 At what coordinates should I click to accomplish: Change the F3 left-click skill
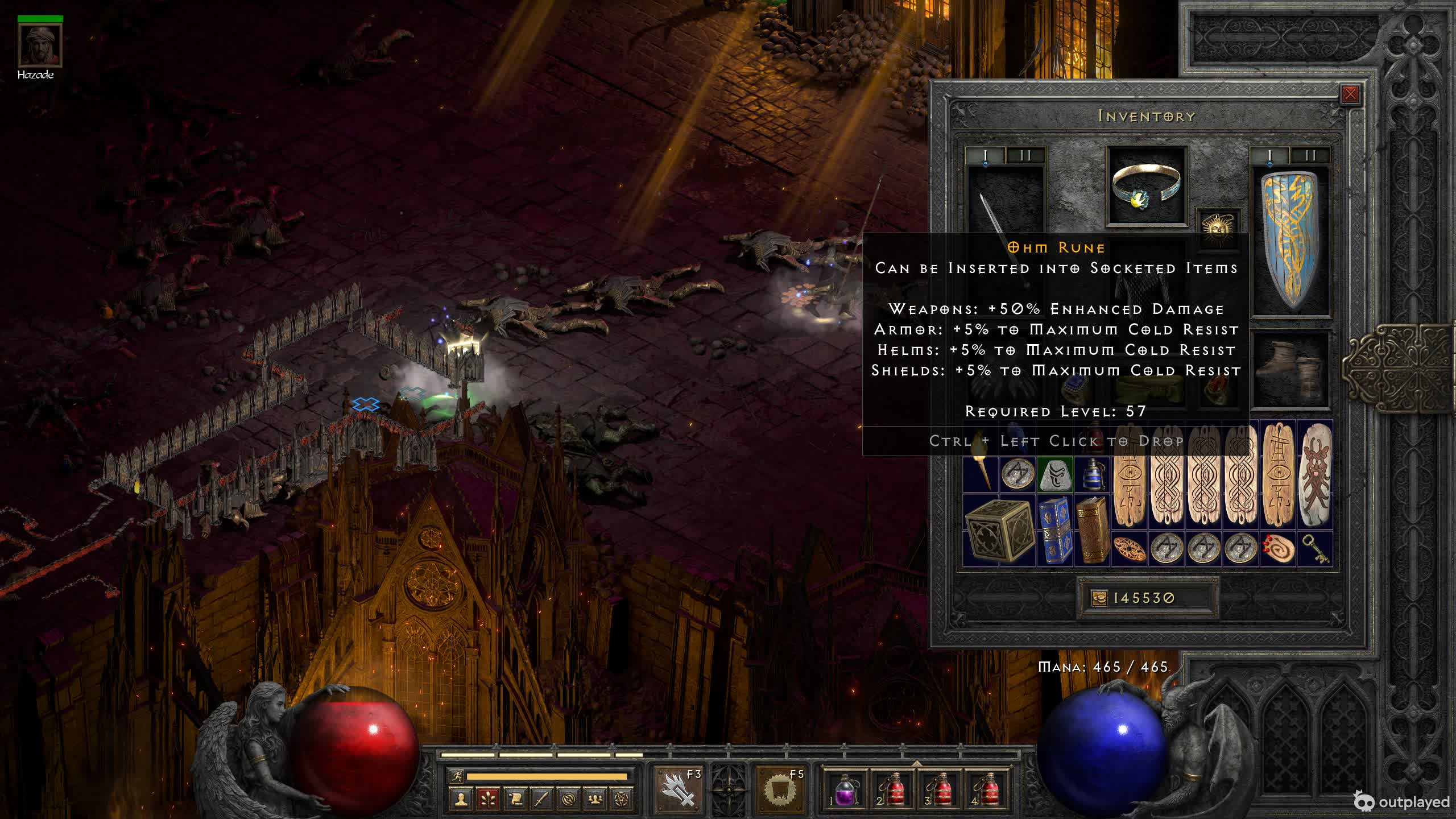tap(679, 790)
